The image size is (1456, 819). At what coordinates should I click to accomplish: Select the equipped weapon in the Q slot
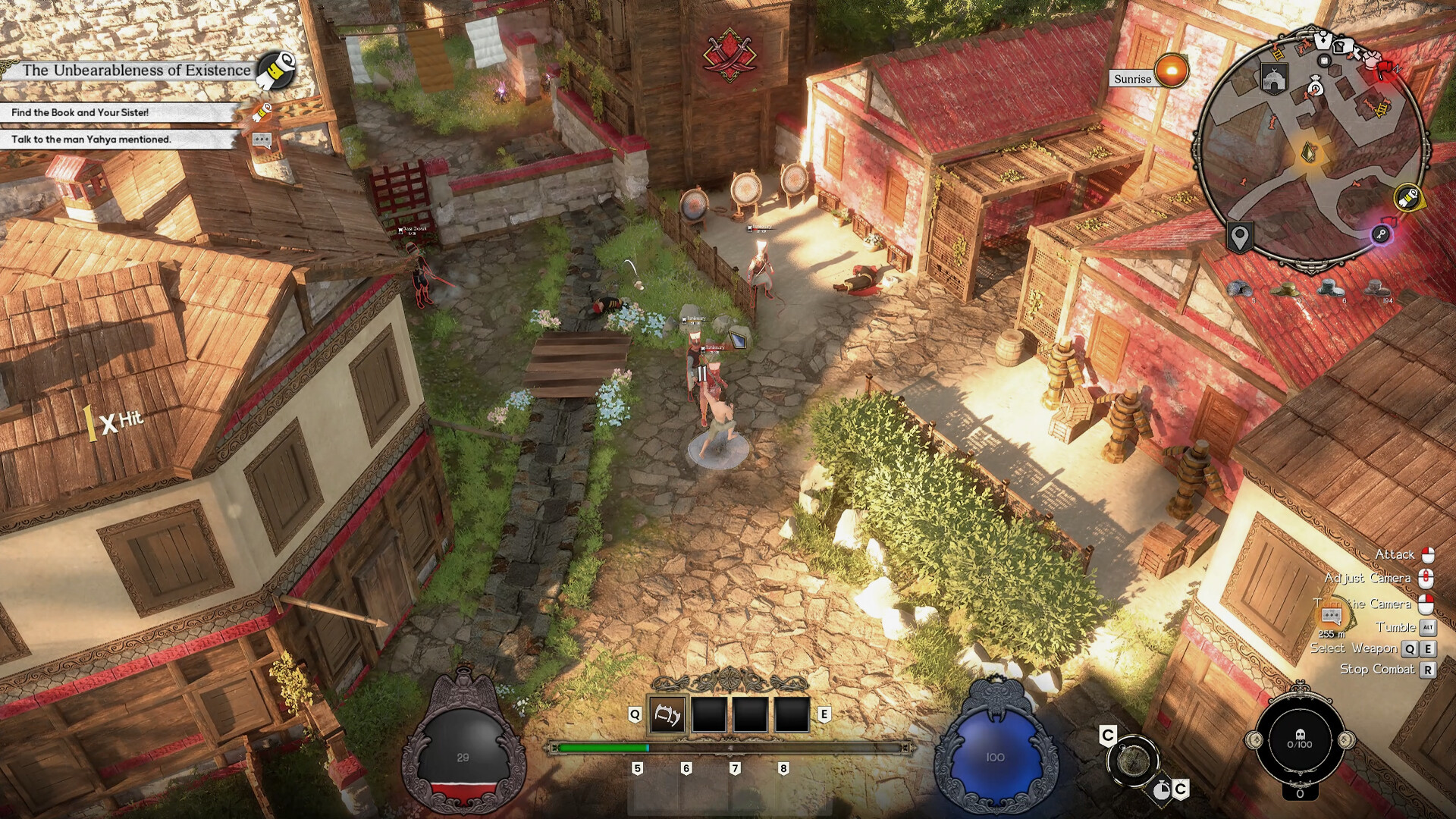point(667,715)
